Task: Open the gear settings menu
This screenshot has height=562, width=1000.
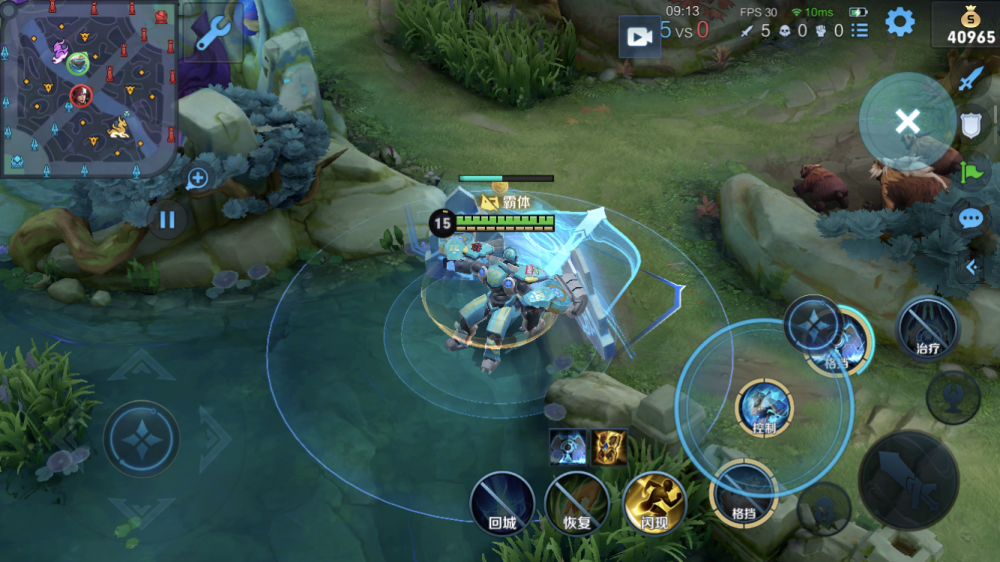Action: pyautogui.click(x=900, y=22)
